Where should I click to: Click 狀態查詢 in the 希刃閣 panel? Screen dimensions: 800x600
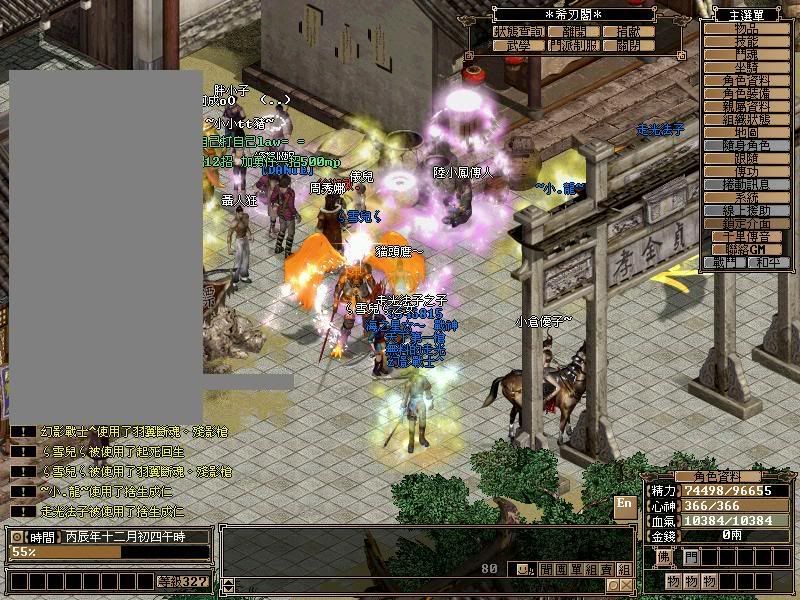tap(518, 32)
